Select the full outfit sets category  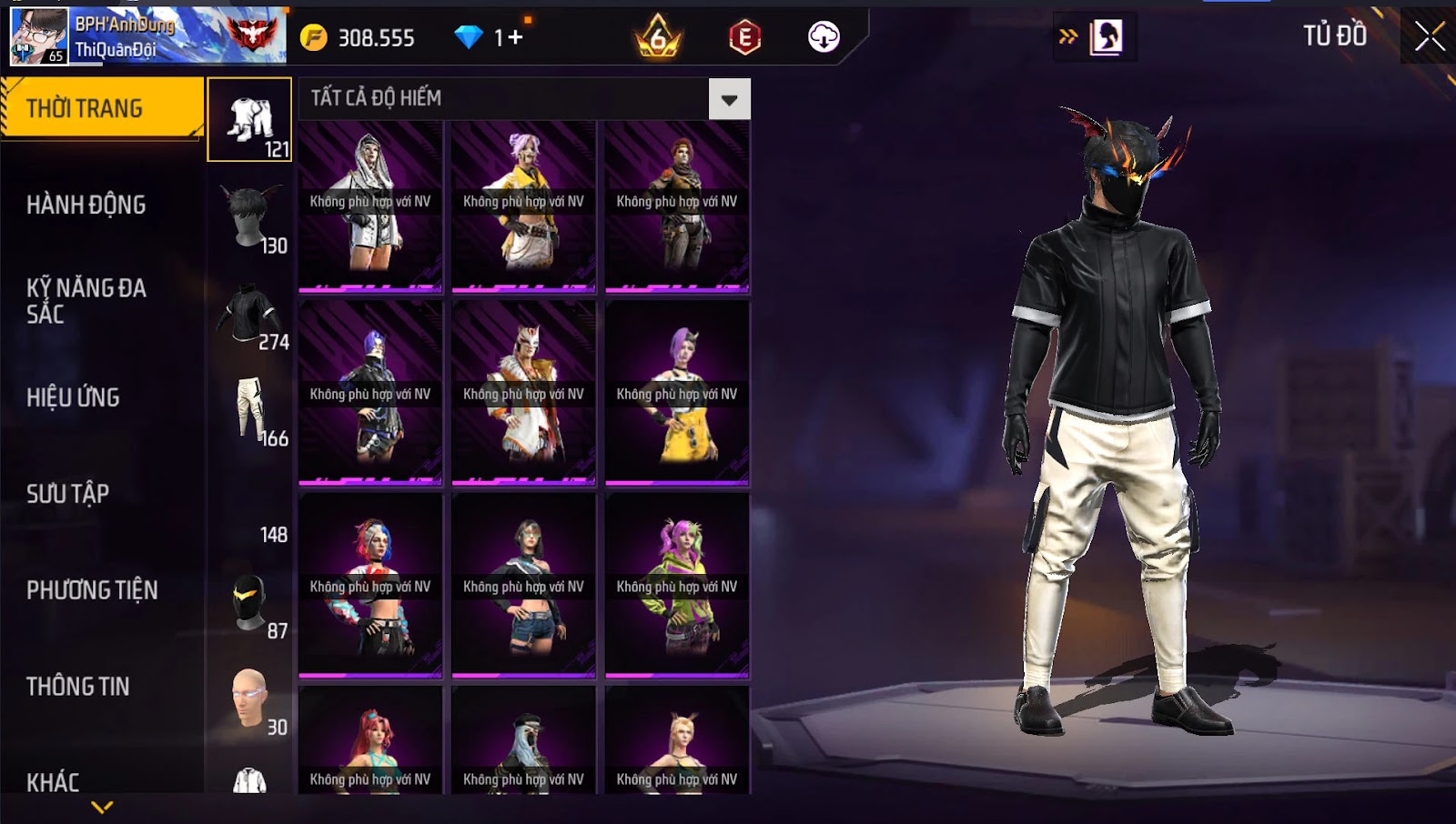click(250, 120)
